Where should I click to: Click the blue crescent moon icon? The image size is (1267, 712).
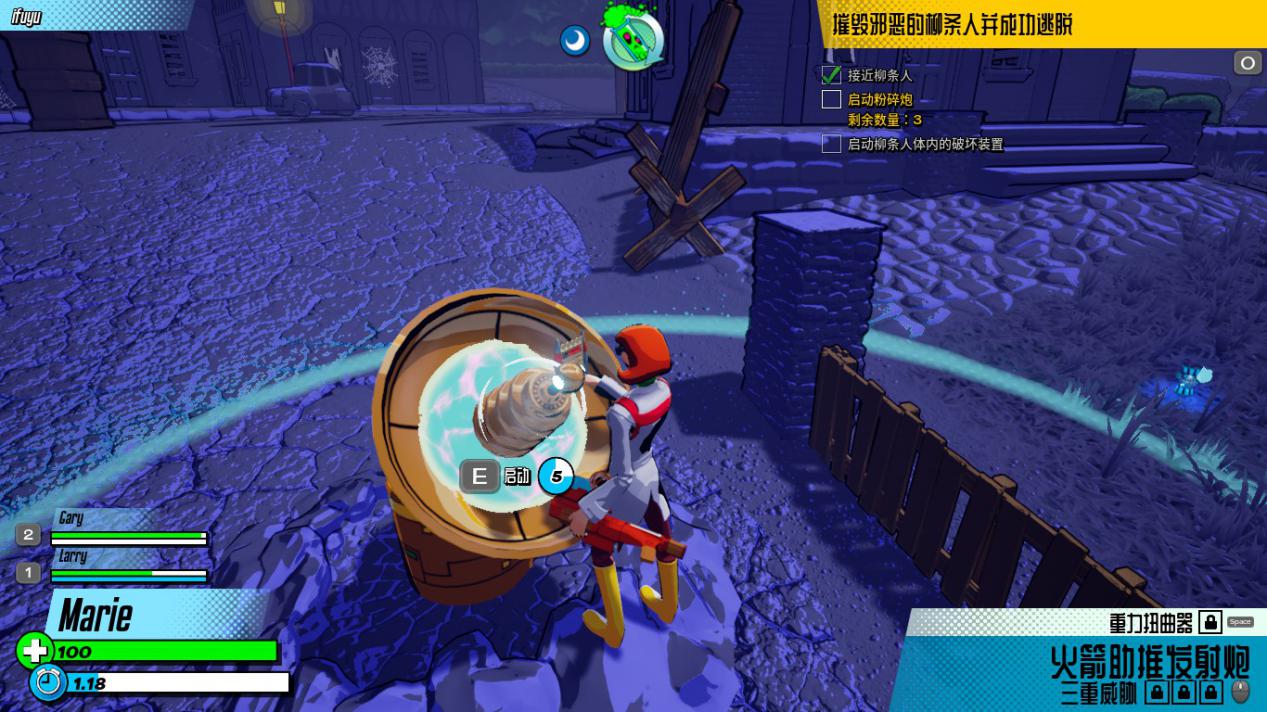click(x=575, y=41)
